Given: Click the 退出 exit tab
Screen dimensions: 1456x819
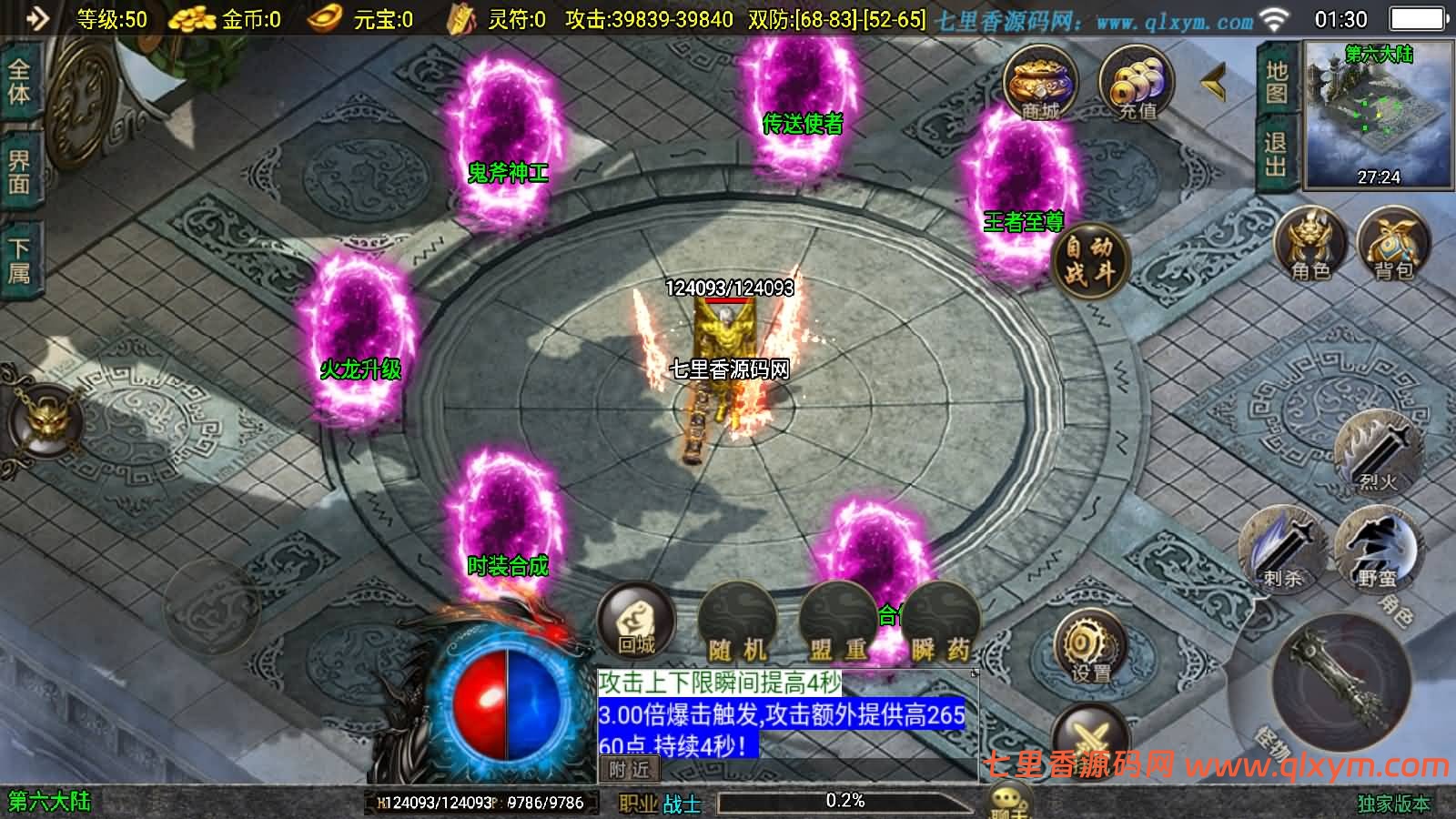Looking at the screenshot, I should [1277, 155].
